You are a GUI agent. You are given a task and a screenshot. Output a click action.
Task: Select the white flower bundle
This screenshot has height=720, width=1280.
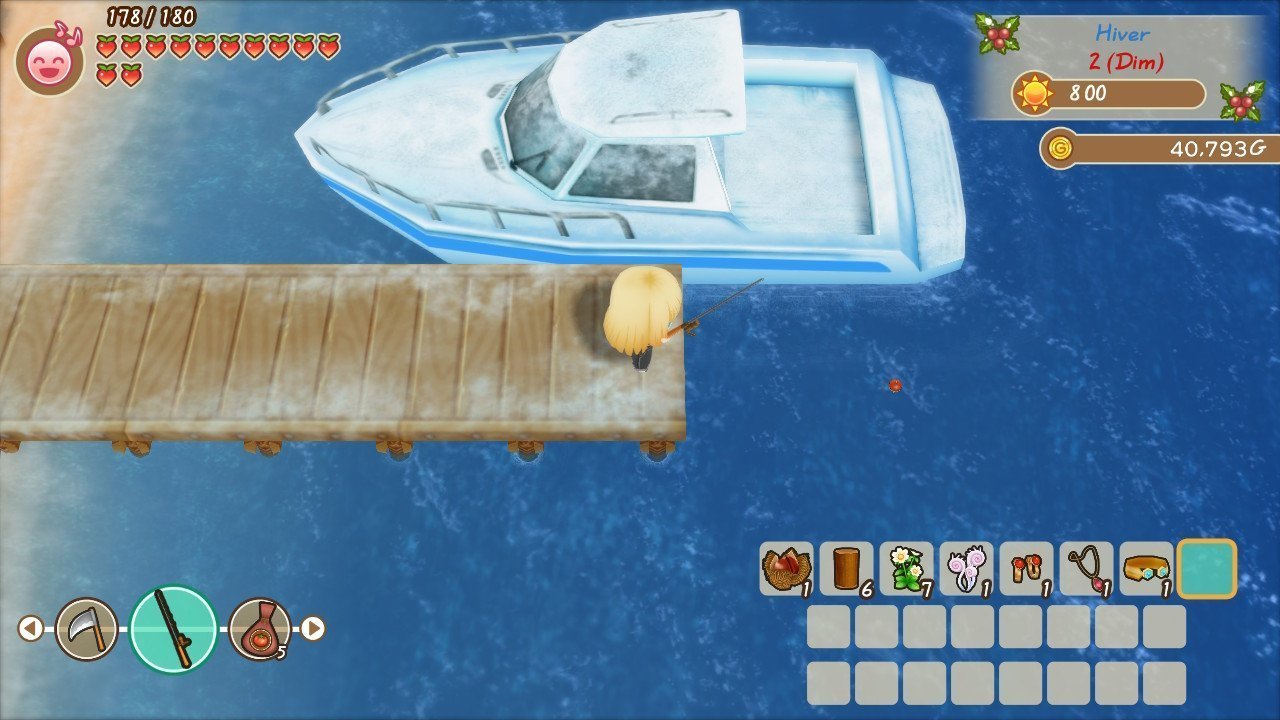point(906,569)
